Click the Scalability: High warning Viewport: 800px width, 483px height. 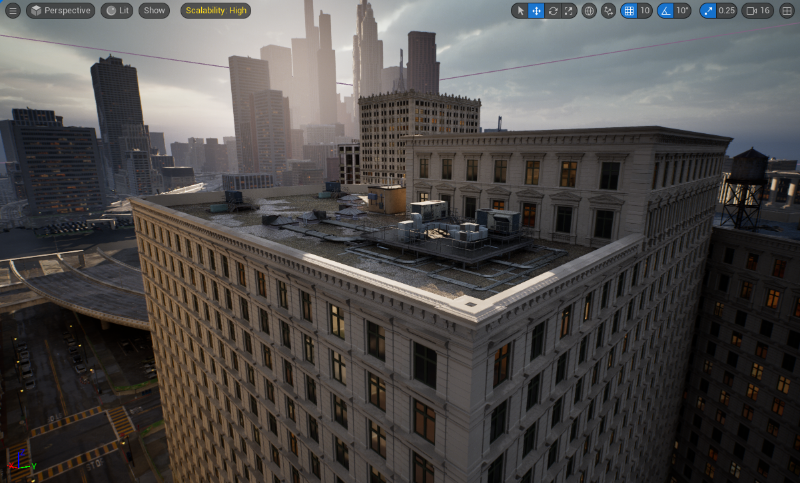tap(215, 11)
